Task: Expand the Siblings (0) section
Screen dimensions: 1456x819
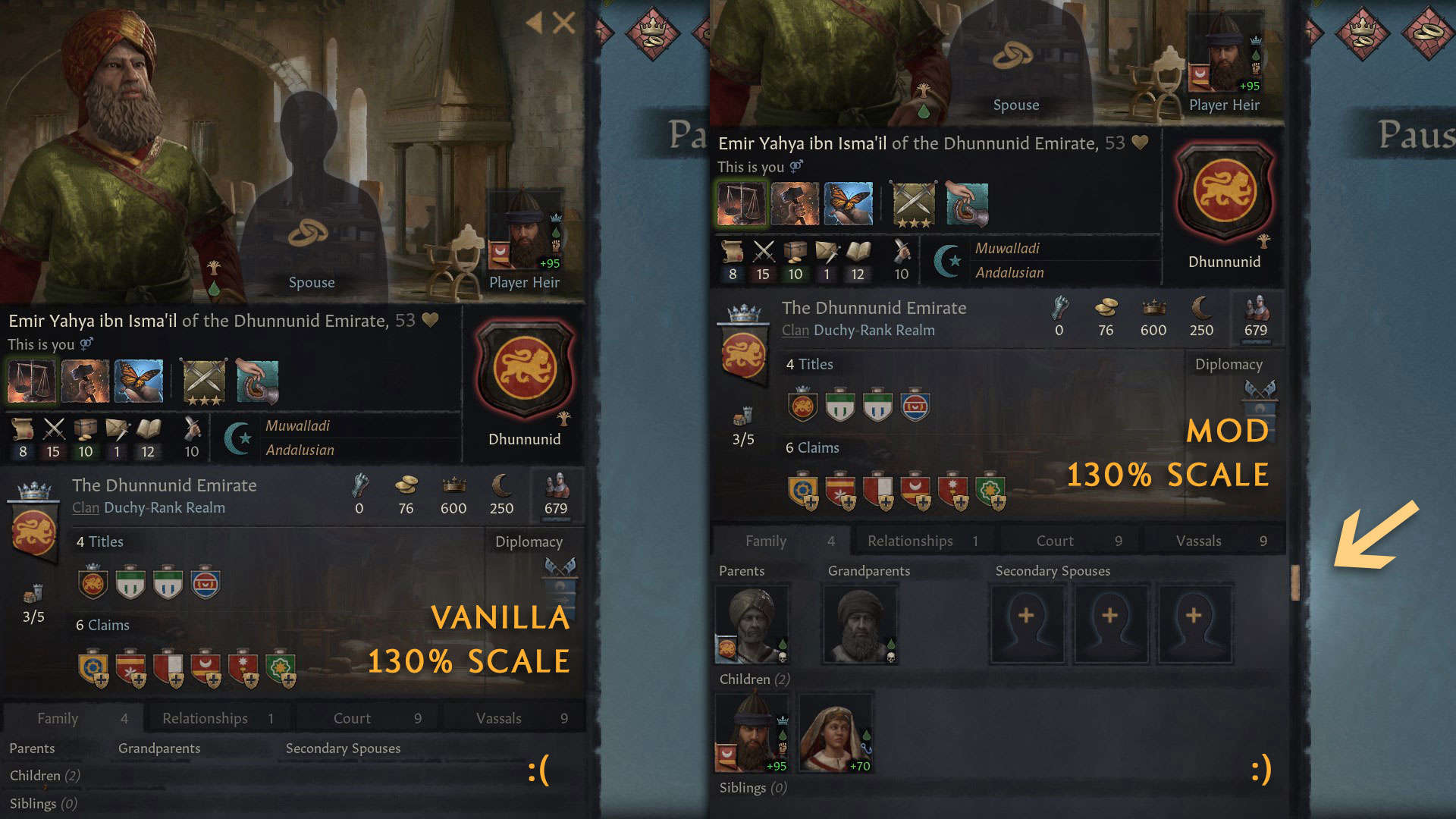Action: [752, 787]
